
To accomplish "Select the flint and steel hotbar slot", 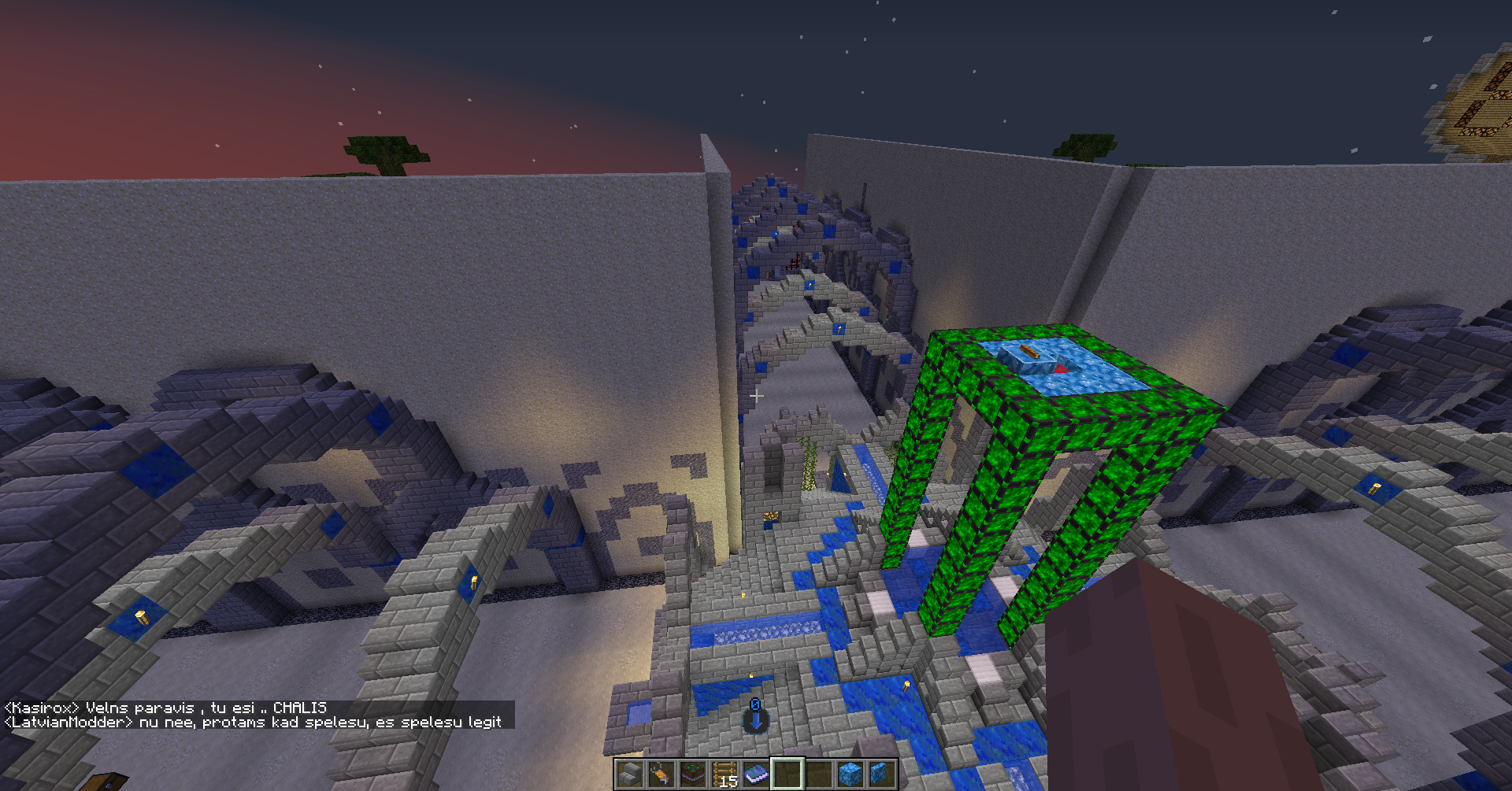I will [661, 774].
